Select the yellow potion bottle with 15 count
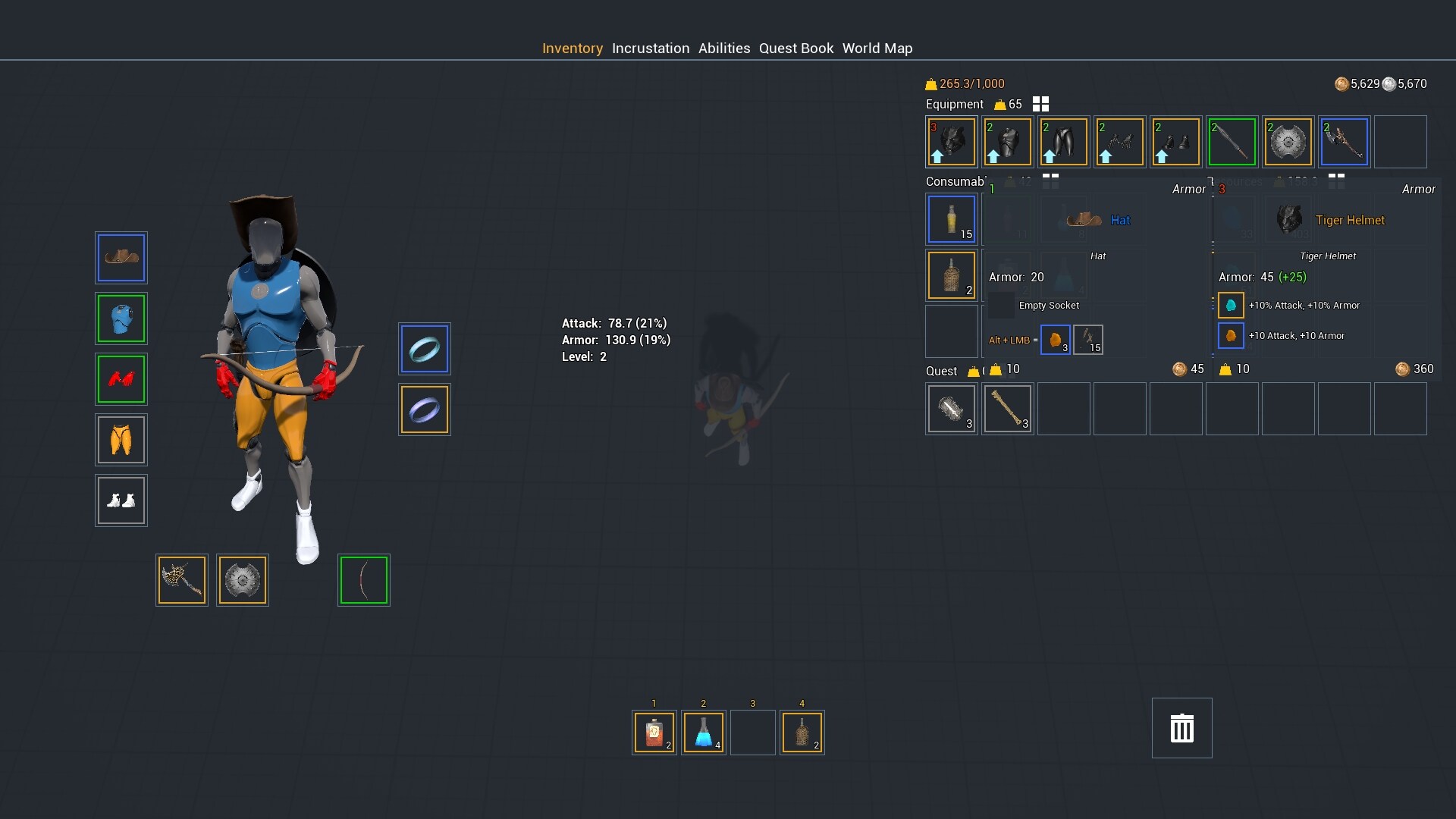The image size is (1456, 819). click(950, 219)
